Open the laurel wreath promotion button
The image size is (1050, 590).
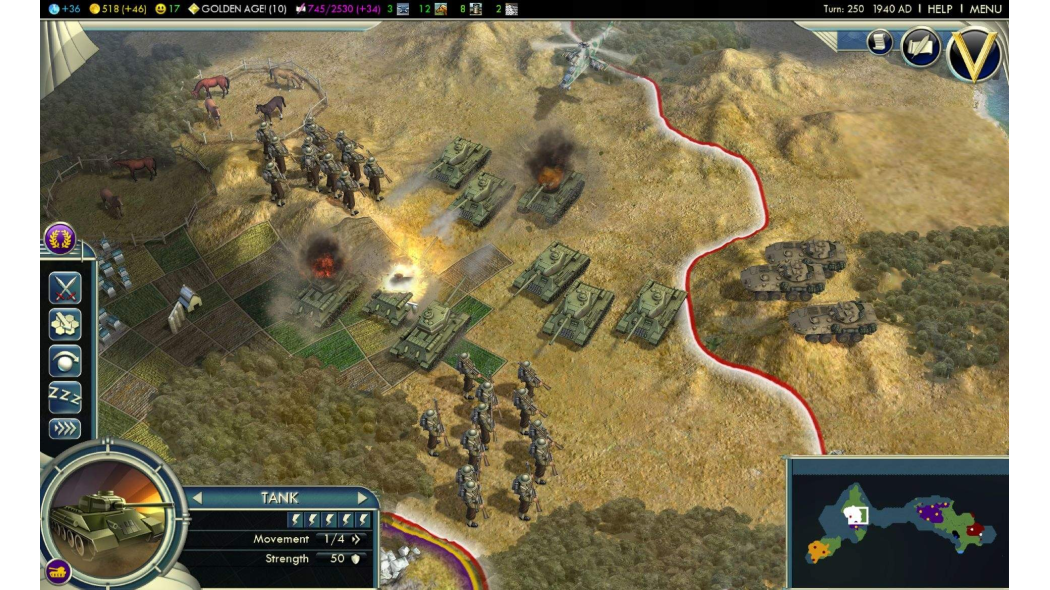point(60,240)
